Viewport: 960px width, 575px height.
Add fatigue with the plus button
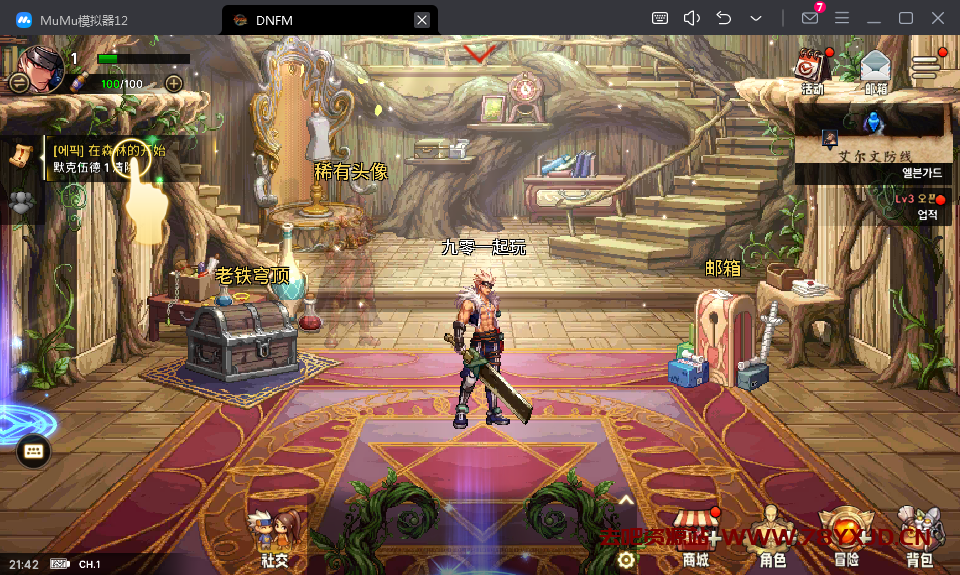[173, 83]
